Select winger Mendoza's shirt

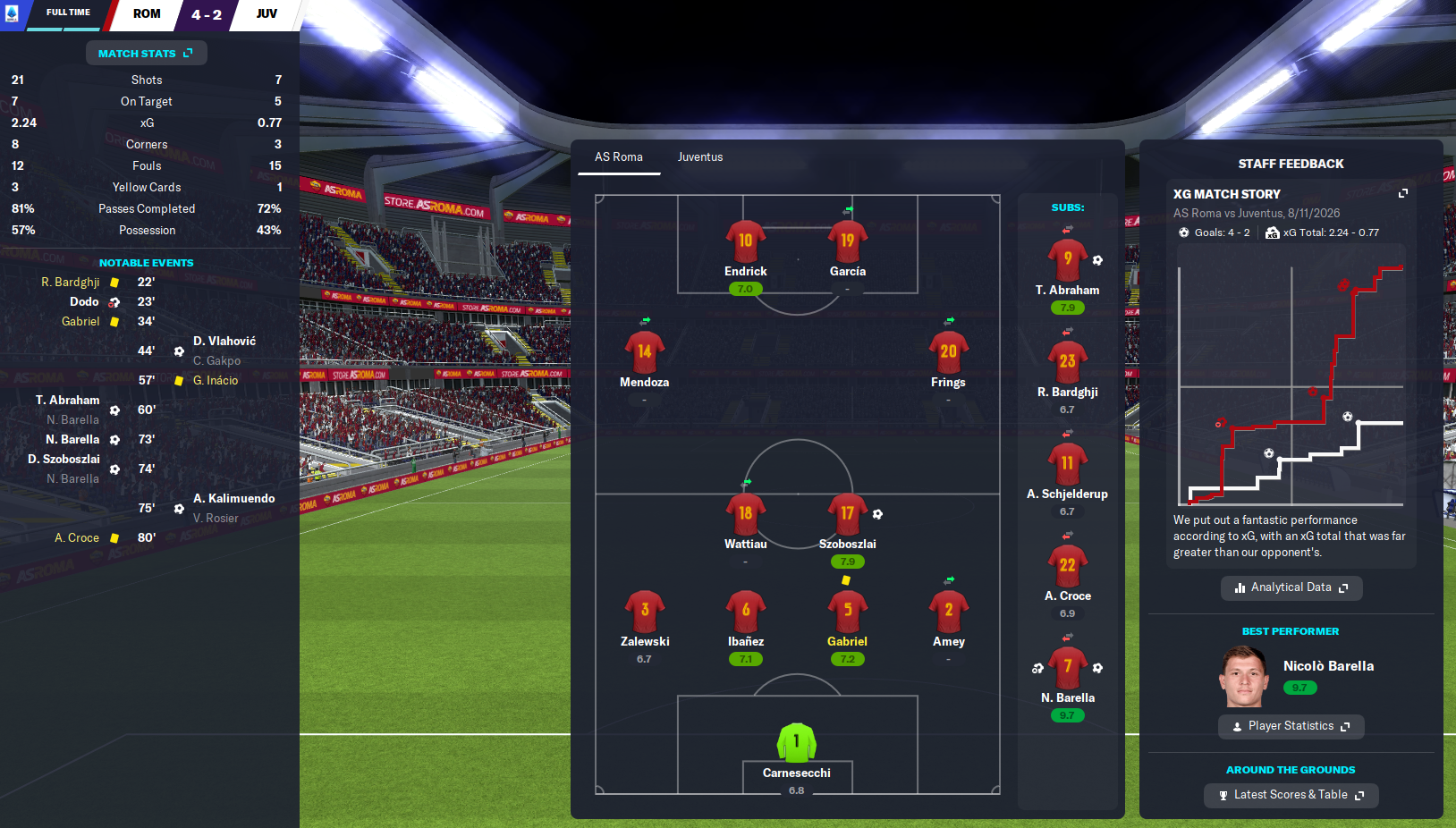click(x=644, y=352)
